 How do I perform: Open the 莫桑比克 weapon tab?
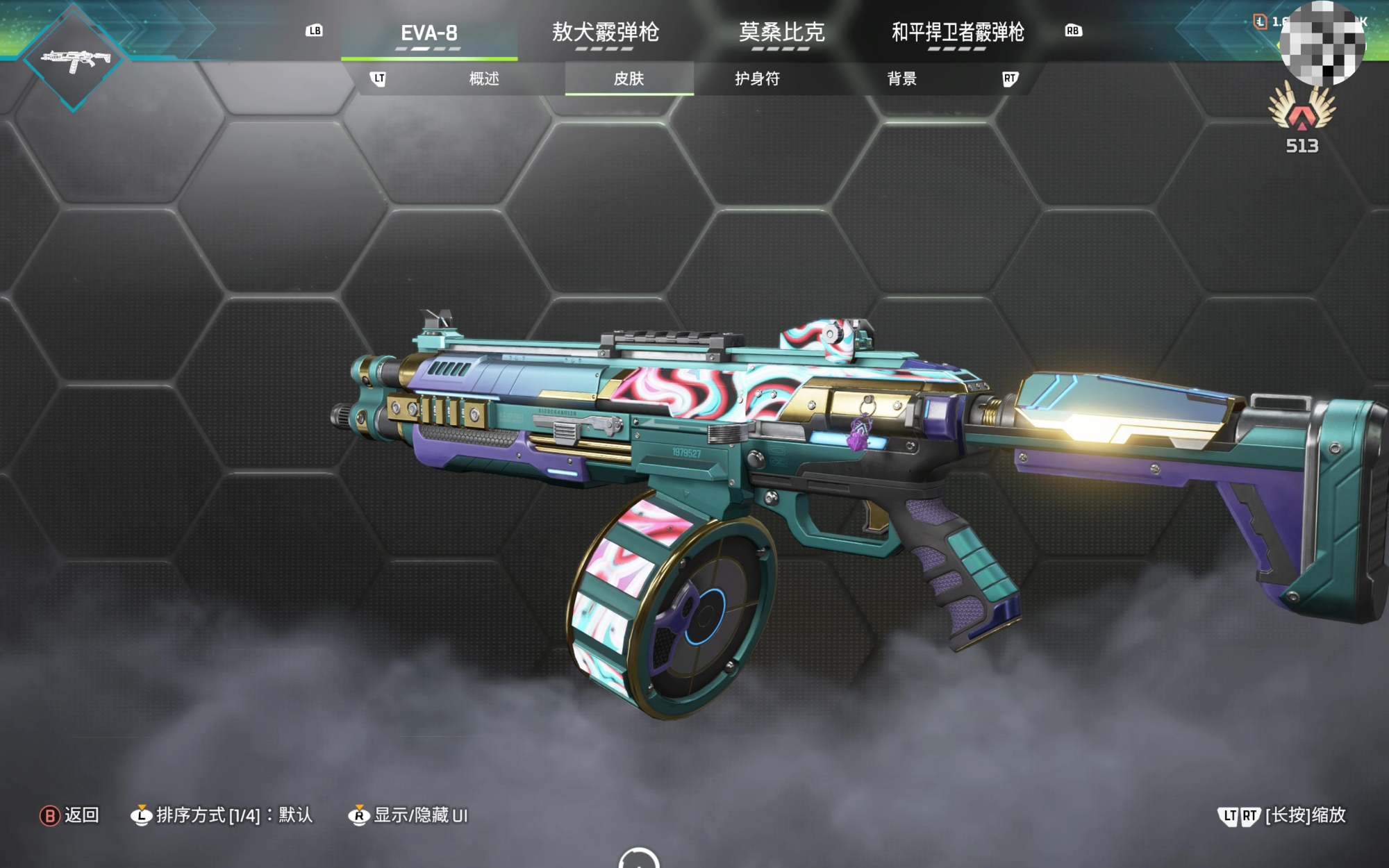[x=781, y=33]
